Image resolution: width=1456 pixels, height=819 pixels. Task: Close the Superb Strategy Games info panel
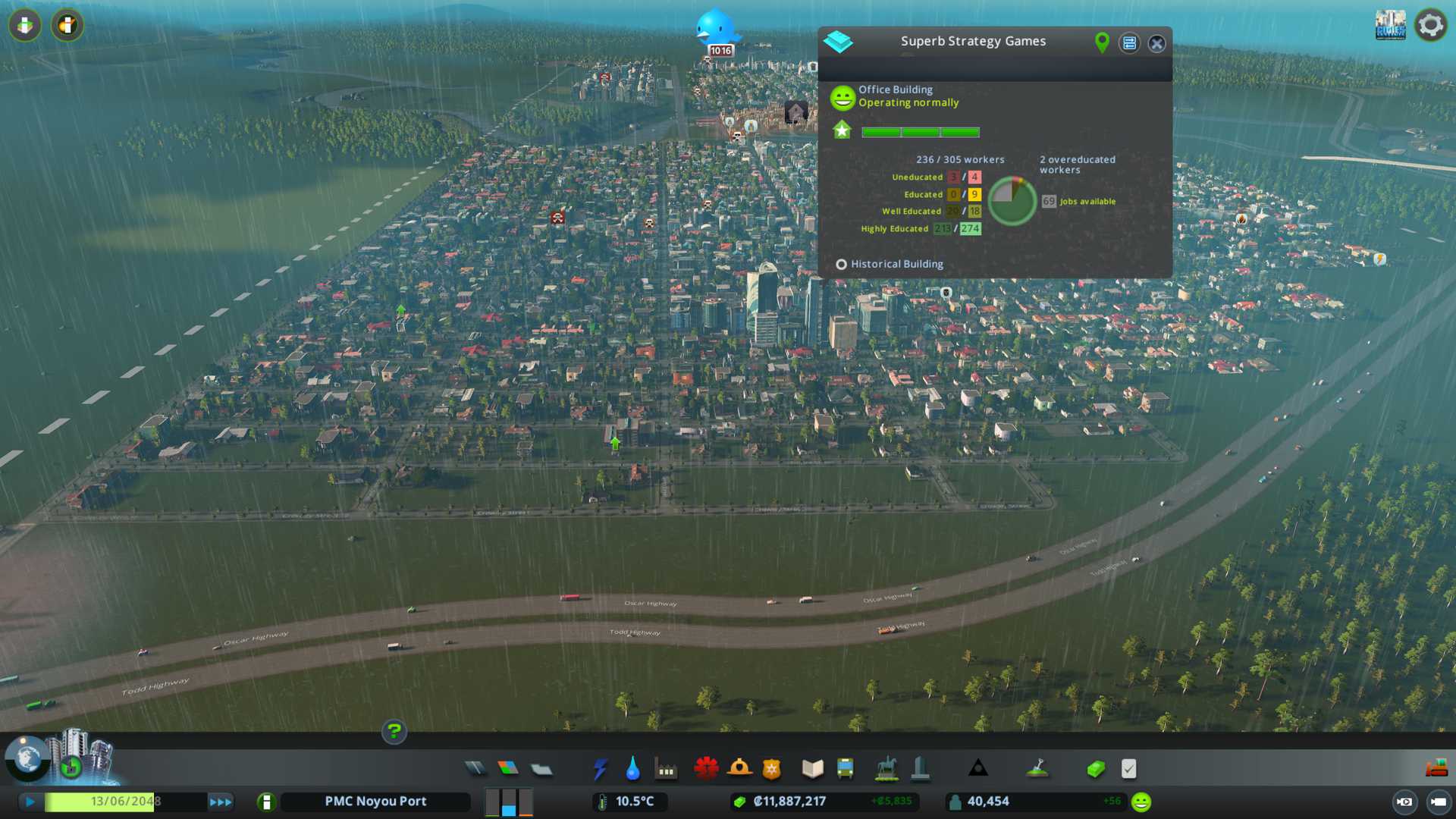pos(1156,44)
